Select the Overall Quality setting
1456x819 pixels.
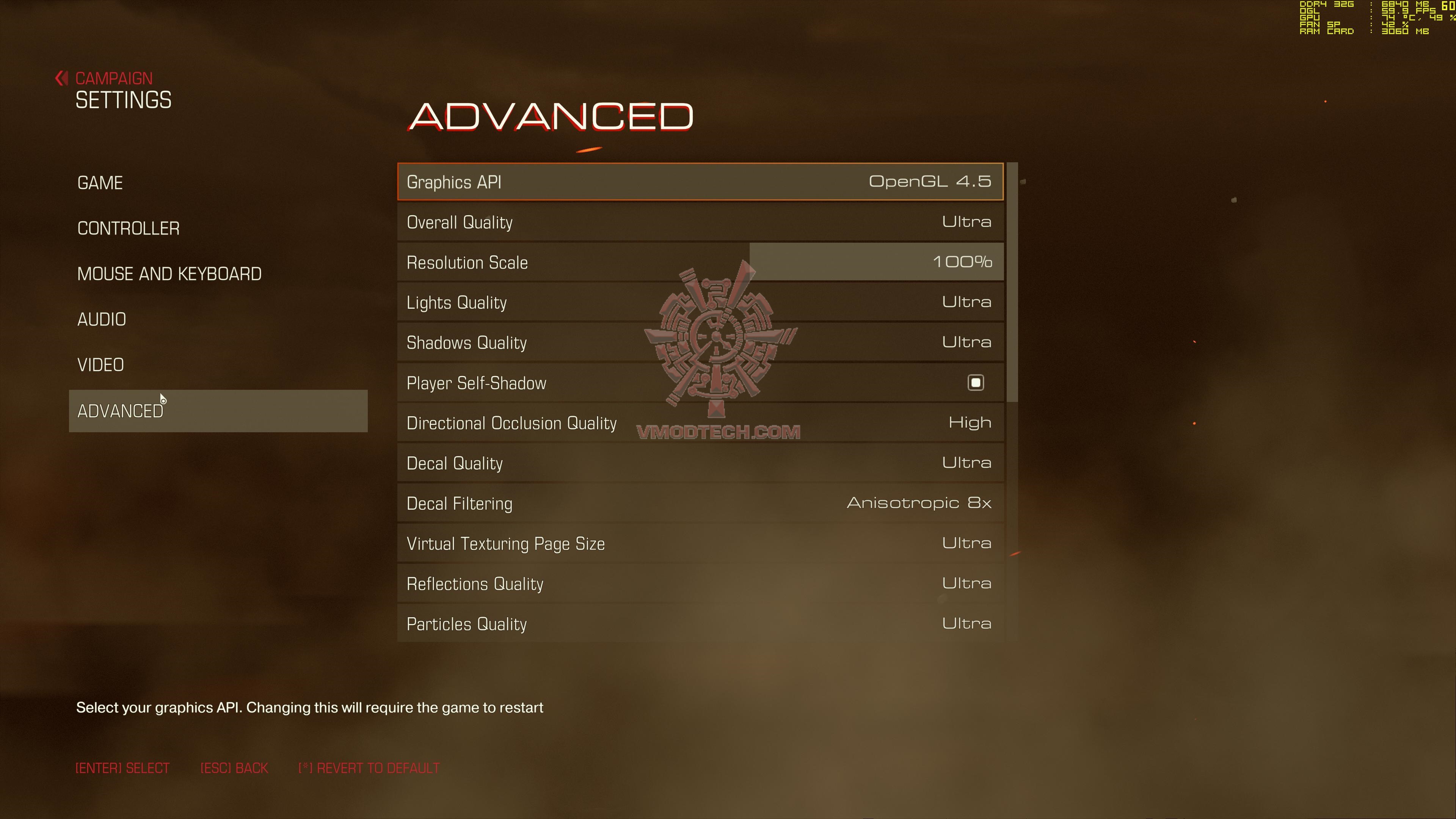[x=700, y=222]
